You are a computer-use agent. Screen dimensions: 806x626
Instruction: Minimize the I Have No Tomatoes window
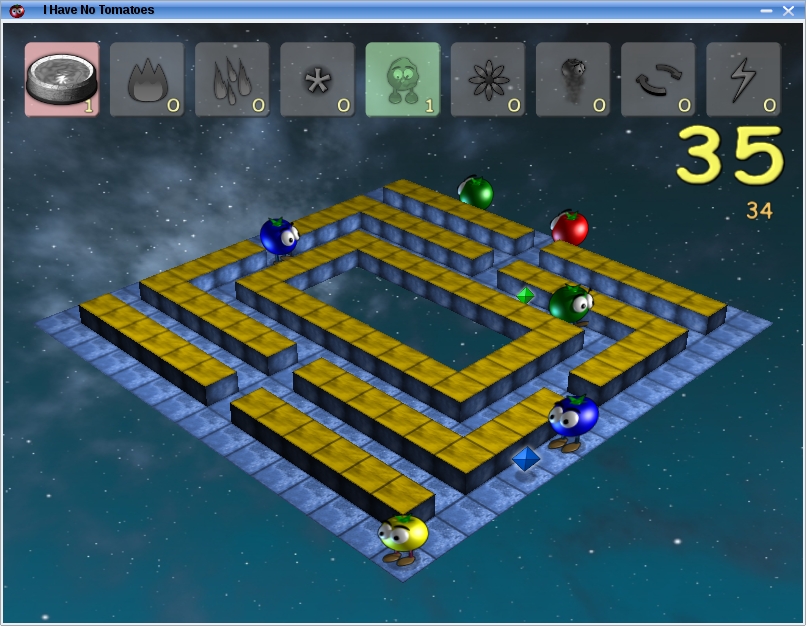[766, 10]
